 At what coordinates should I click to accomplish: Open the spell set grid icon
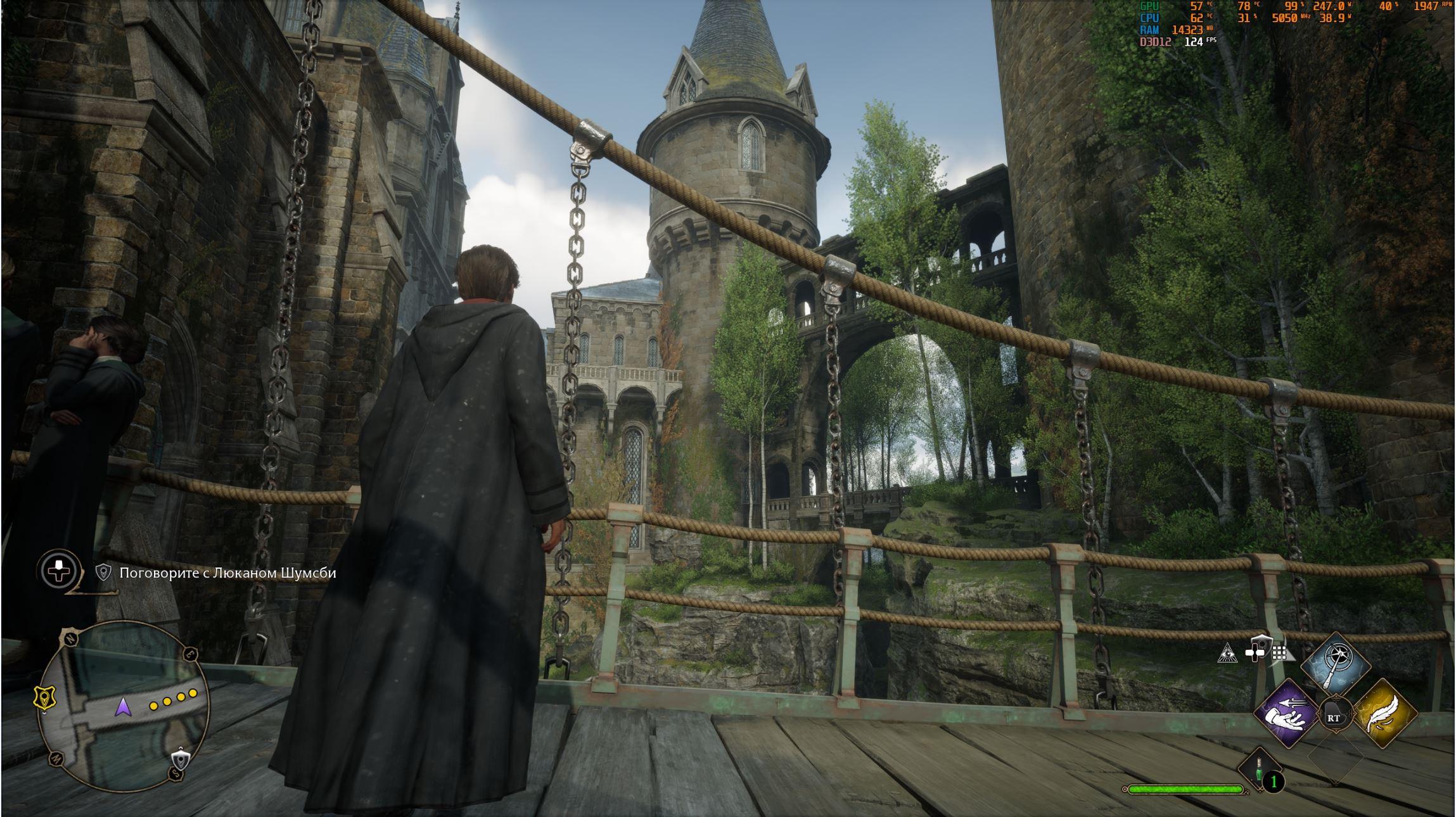pyautogui.click(x=1279, y=653)
